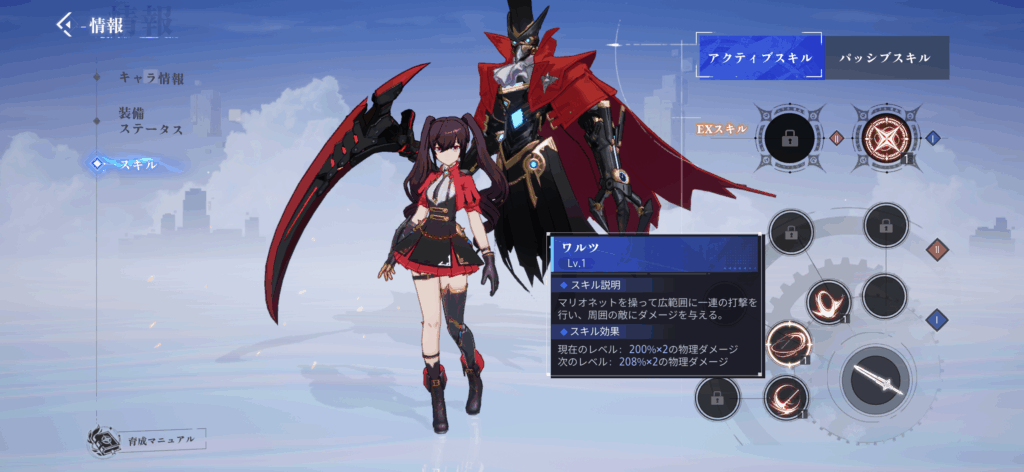Switch to the アクティブスキル tab

(x=759, y=57)
